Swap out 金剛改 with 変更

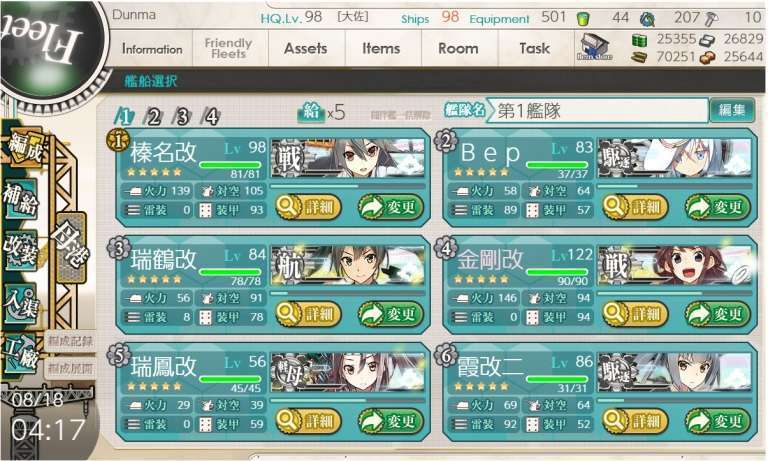[717, 313]
